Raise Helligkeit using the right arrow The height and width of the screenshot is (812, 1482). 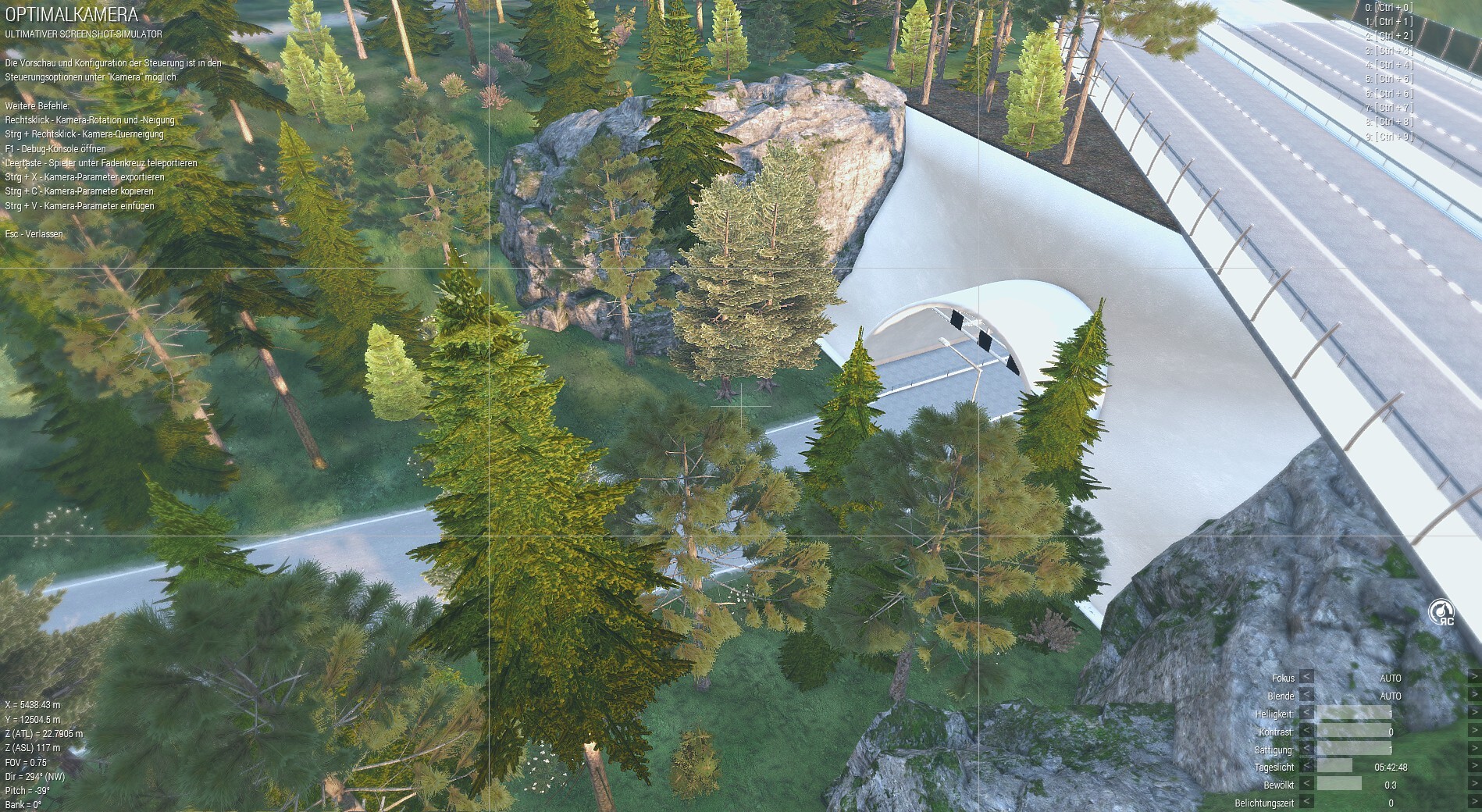1474,714
